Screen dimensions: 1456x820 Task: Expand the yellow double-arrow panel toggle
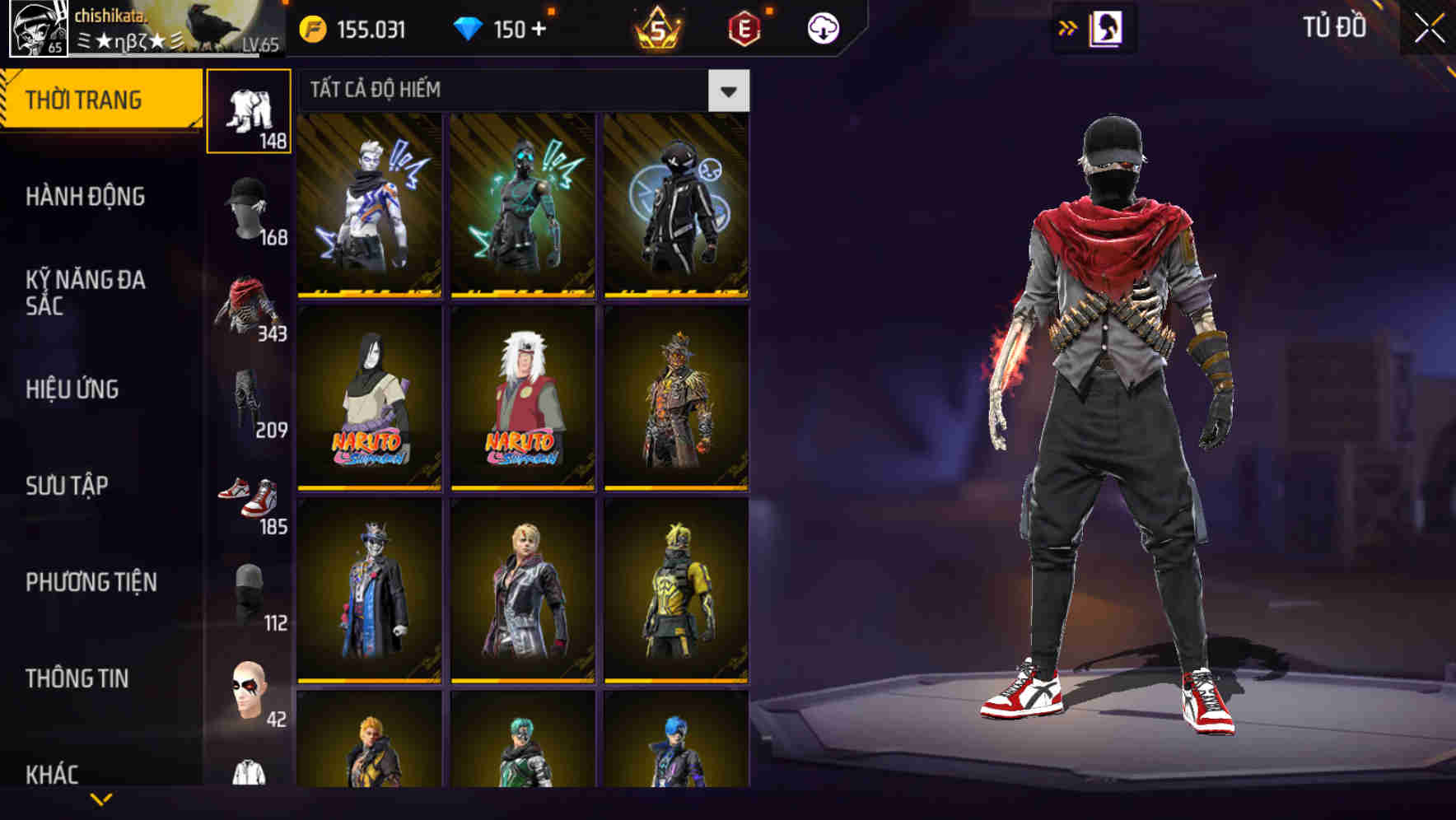[1067, 27]
